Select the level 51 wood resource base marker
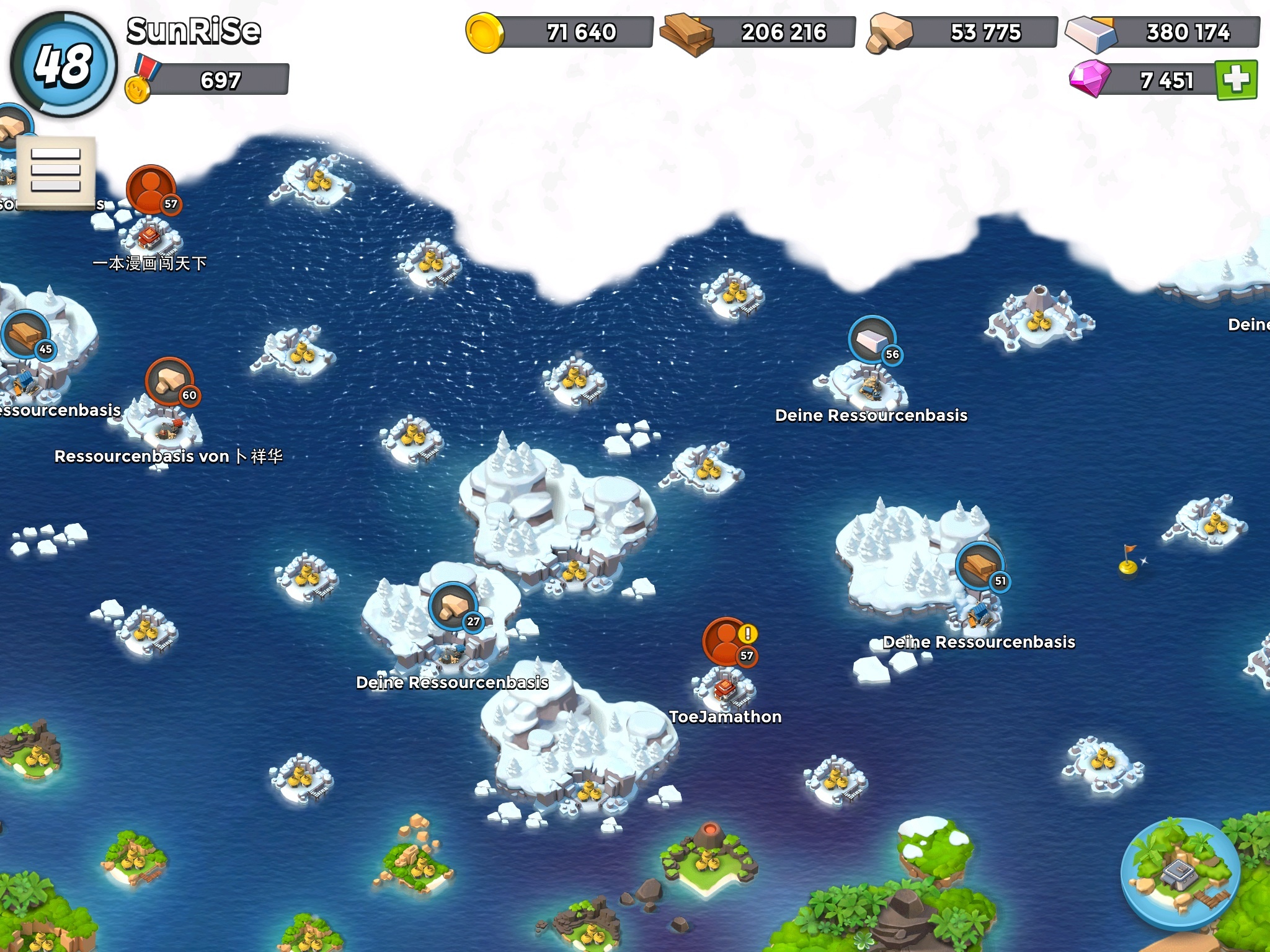Image resolution: width=1270 pixels, height=952 pixels. pyautogui.click(x=980, y=566)
